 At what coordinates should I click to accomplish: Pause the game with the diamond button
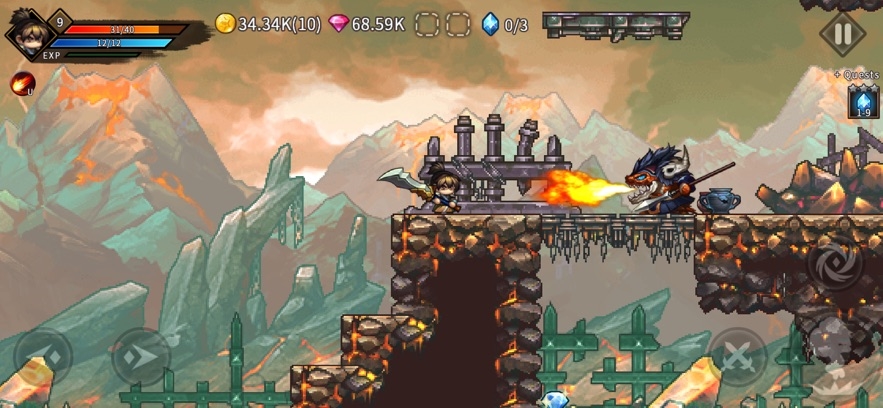click(x=842, y=35)
